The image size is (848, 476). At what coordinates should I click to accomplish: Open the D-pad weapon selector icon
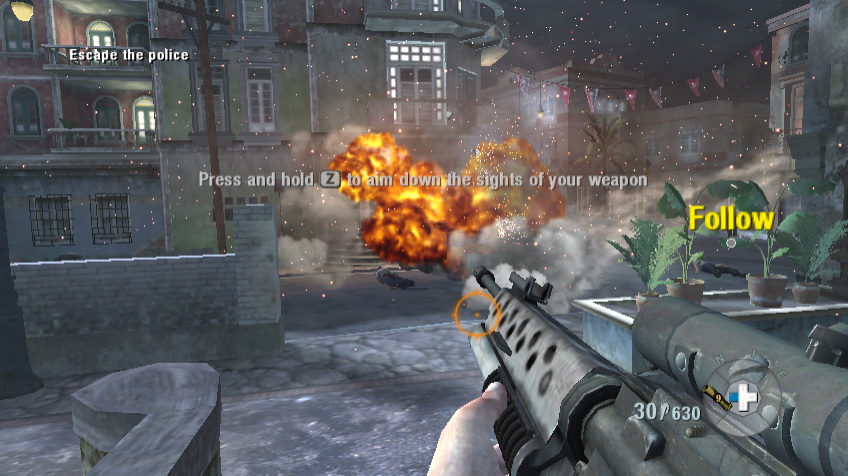(x=742, y=398)
